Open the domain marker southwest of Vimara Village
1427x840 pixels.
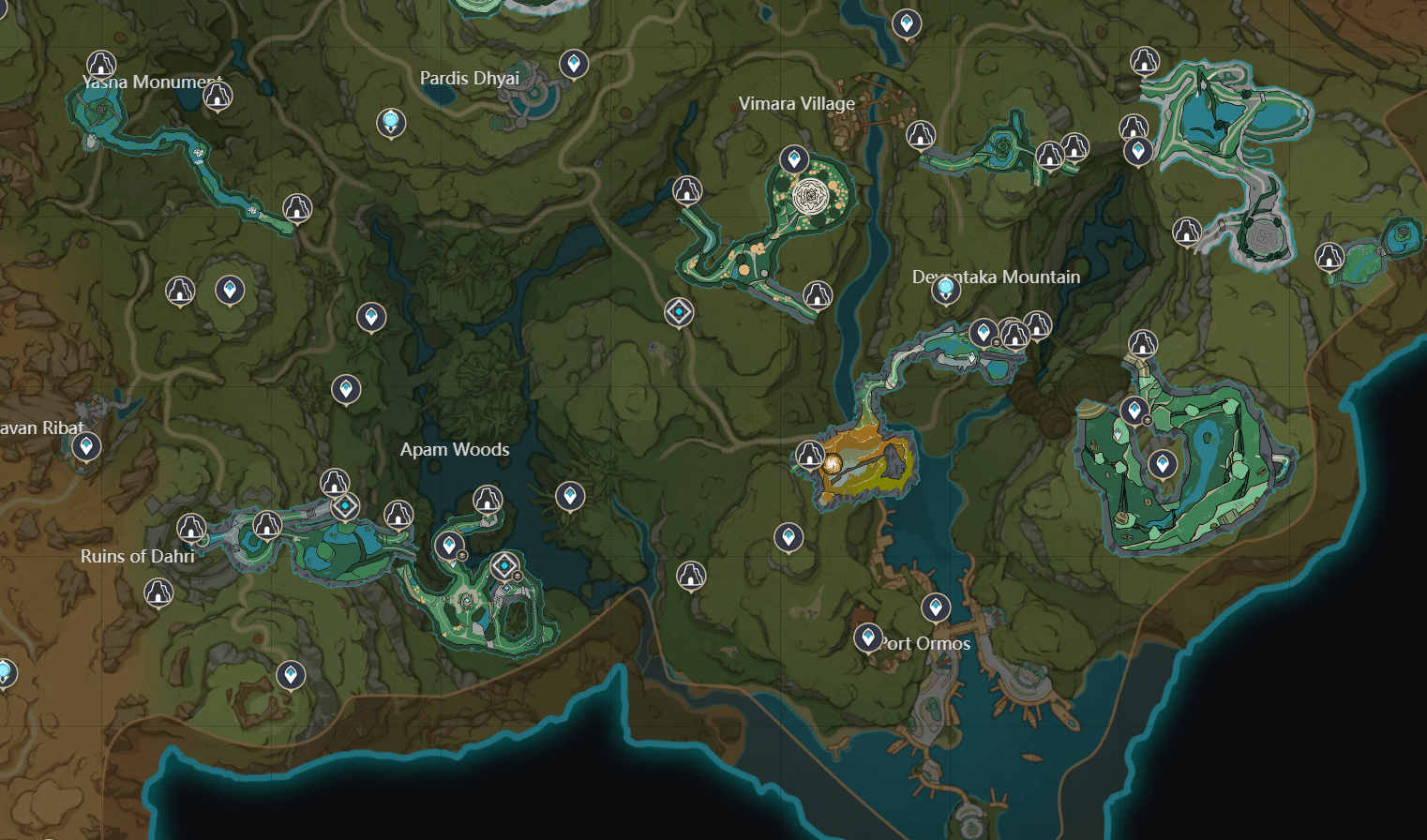point(677,313)
